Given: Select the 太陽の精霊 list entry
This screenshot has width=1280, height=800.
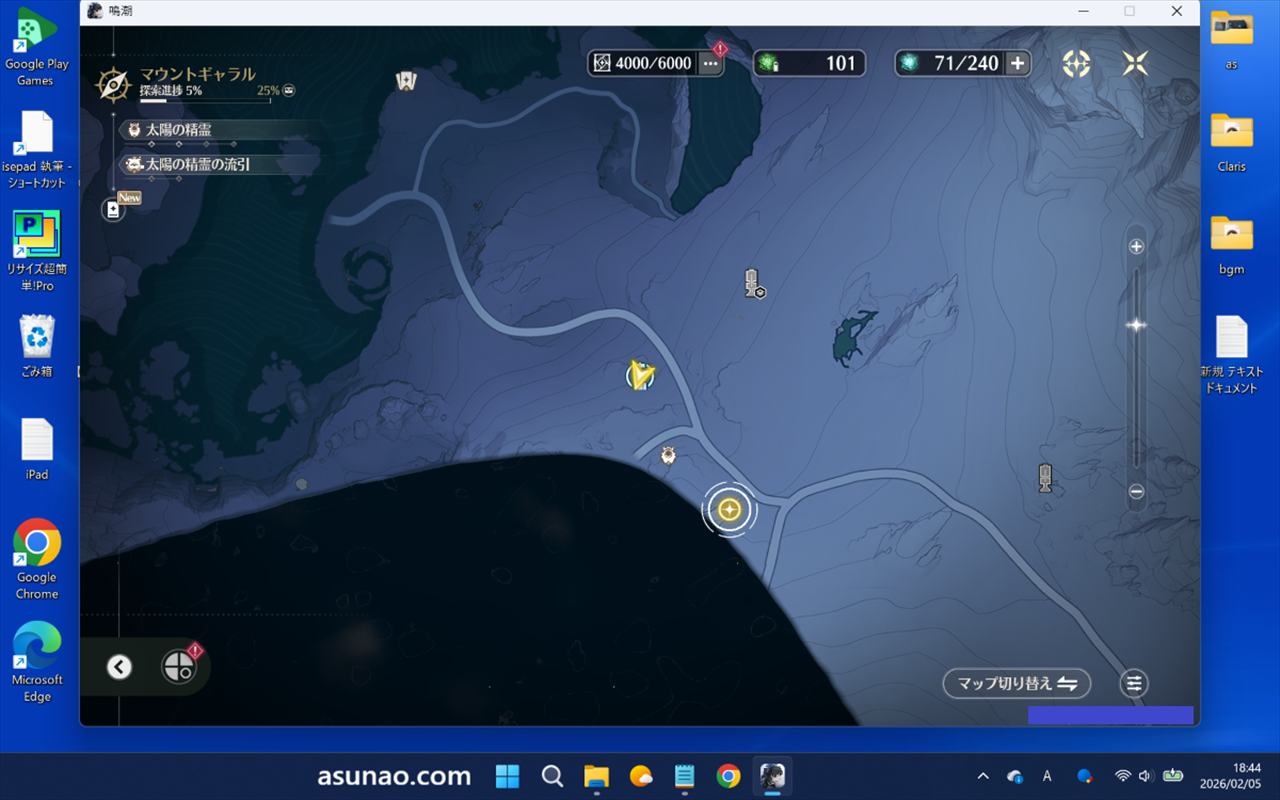Looking at the screenshot, I should tap(178, 130).
